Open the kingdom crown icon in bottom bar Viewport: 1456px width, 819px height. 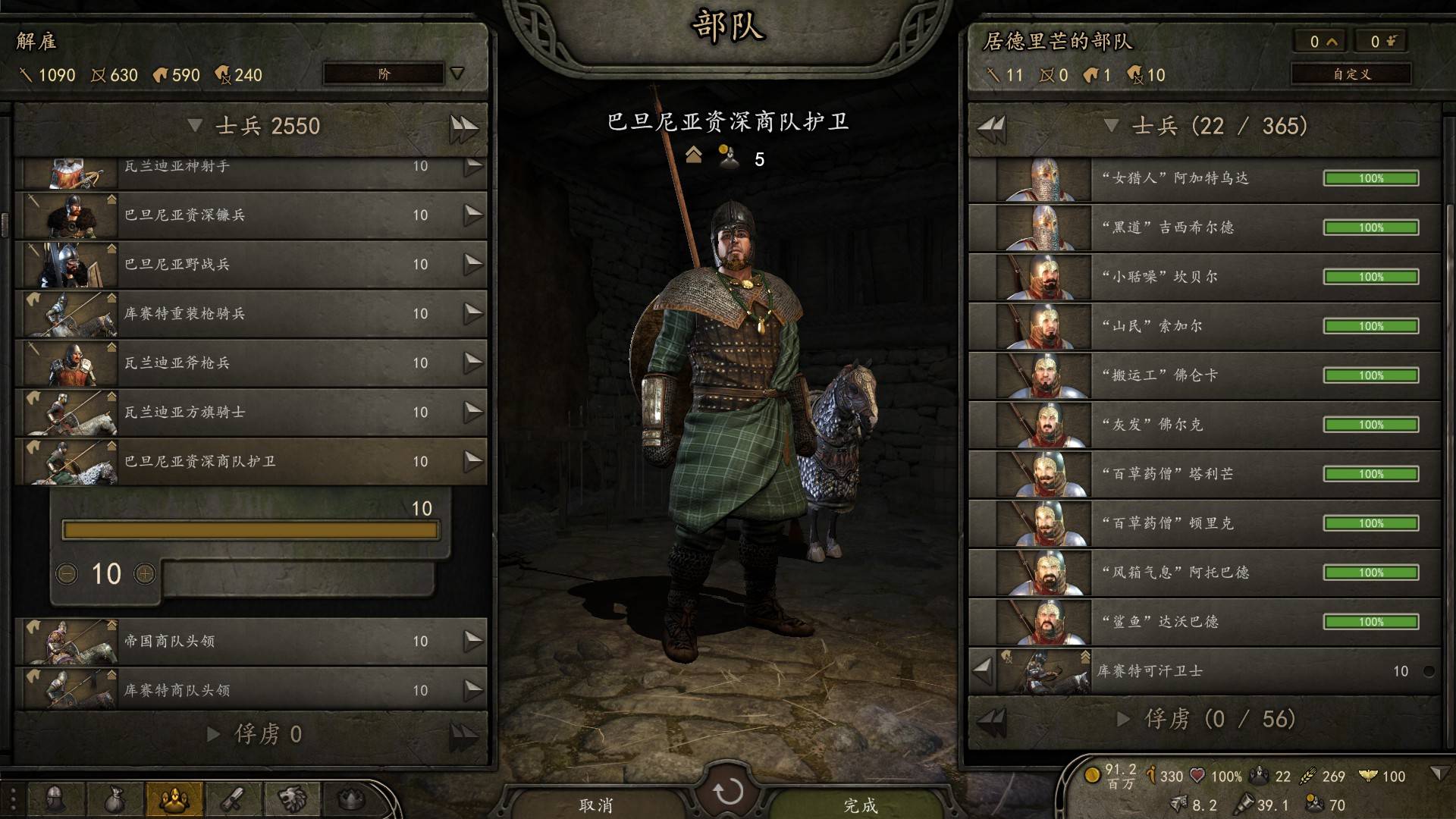click(350, 799)
